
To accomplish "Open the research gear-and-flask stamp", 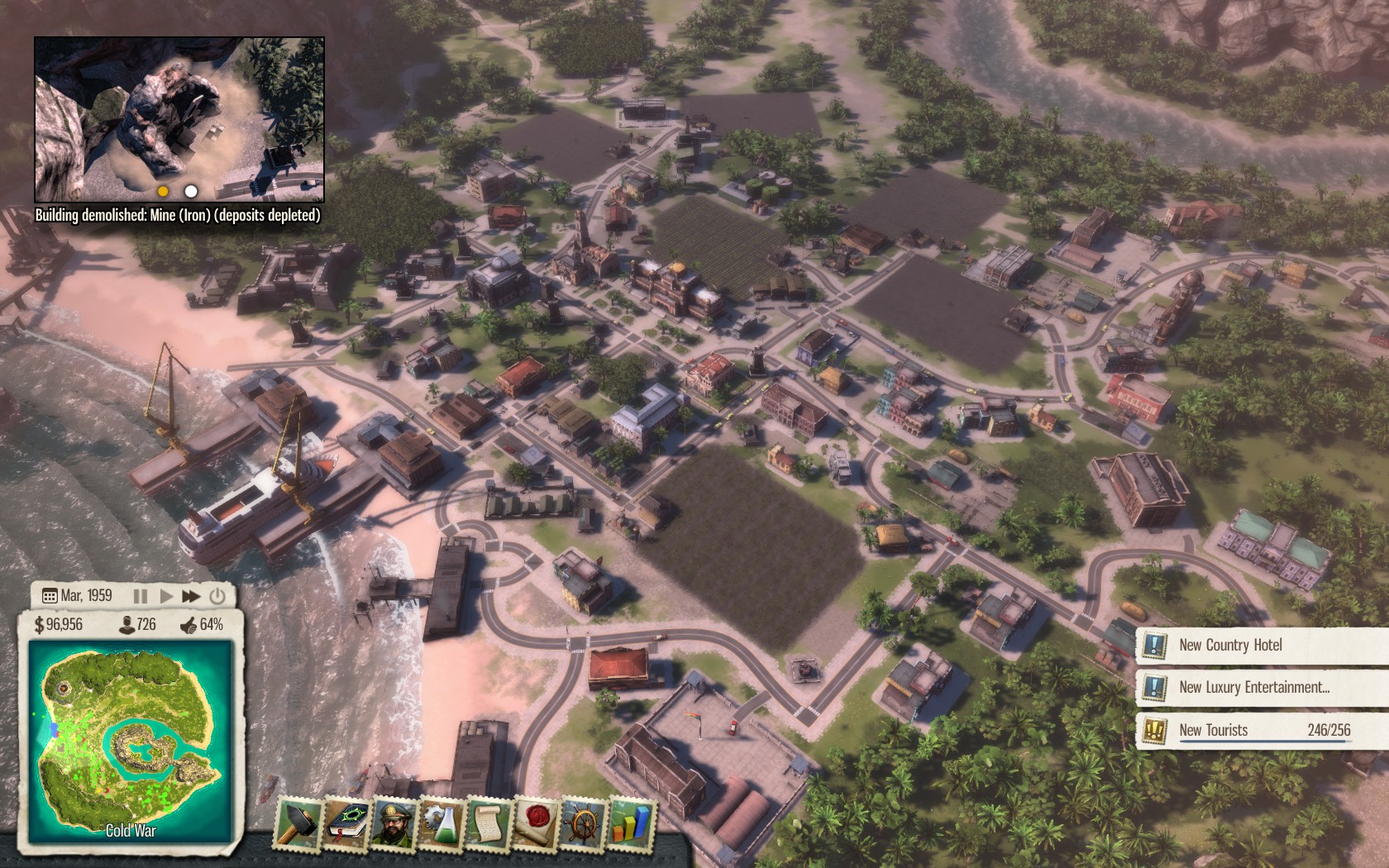I will pyautogui.click(x=442, y=823).
